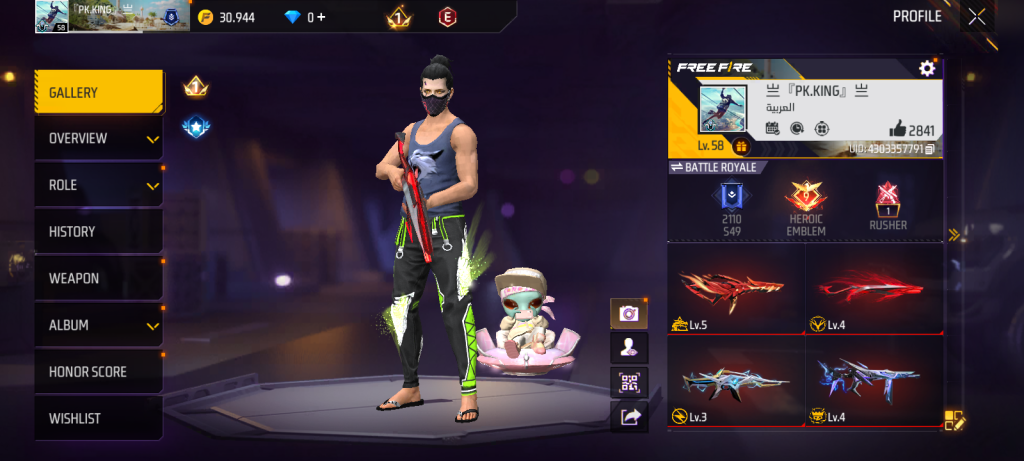Expand the Overview section
This screenshot has height=461, width=1024.
pyautogui.click(x=98, y=138)
